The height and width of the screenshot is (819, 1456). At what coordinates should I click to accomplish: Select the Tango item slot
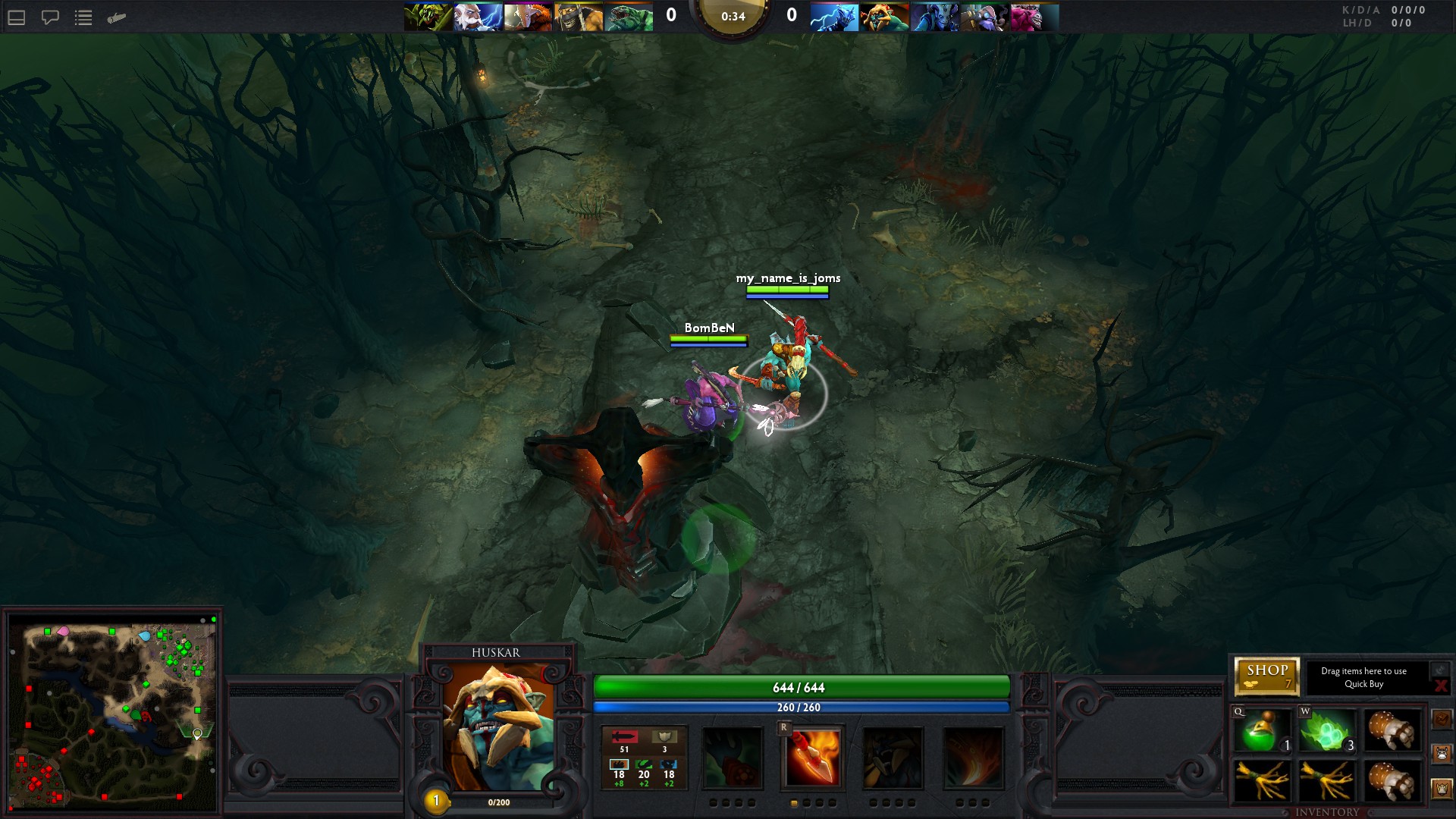[x=1326, y=731]
